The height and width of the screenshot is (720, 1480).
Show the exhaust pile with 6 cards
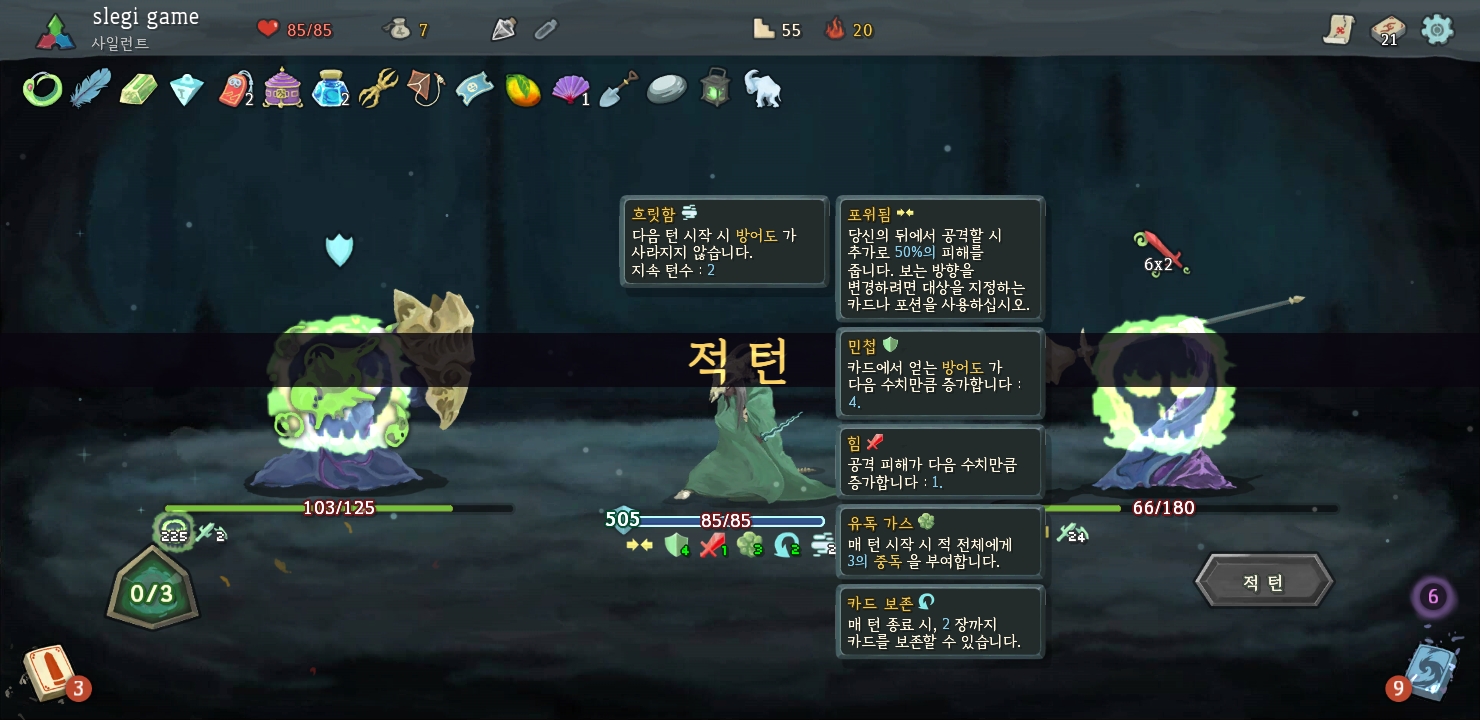tap(1432, 597)
